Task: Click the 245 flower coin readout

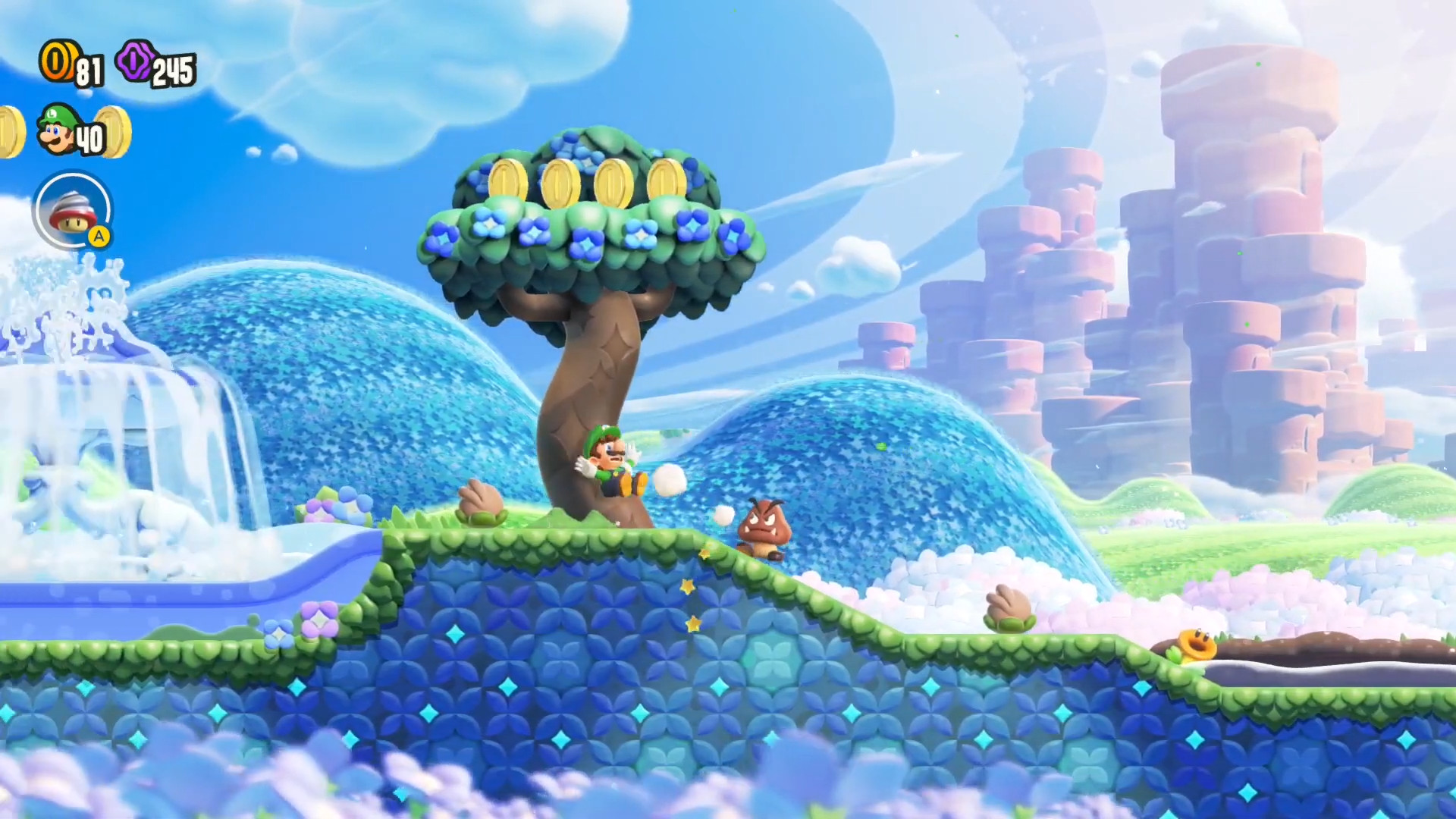Action: pyautogui.click(x=174, y=70)
